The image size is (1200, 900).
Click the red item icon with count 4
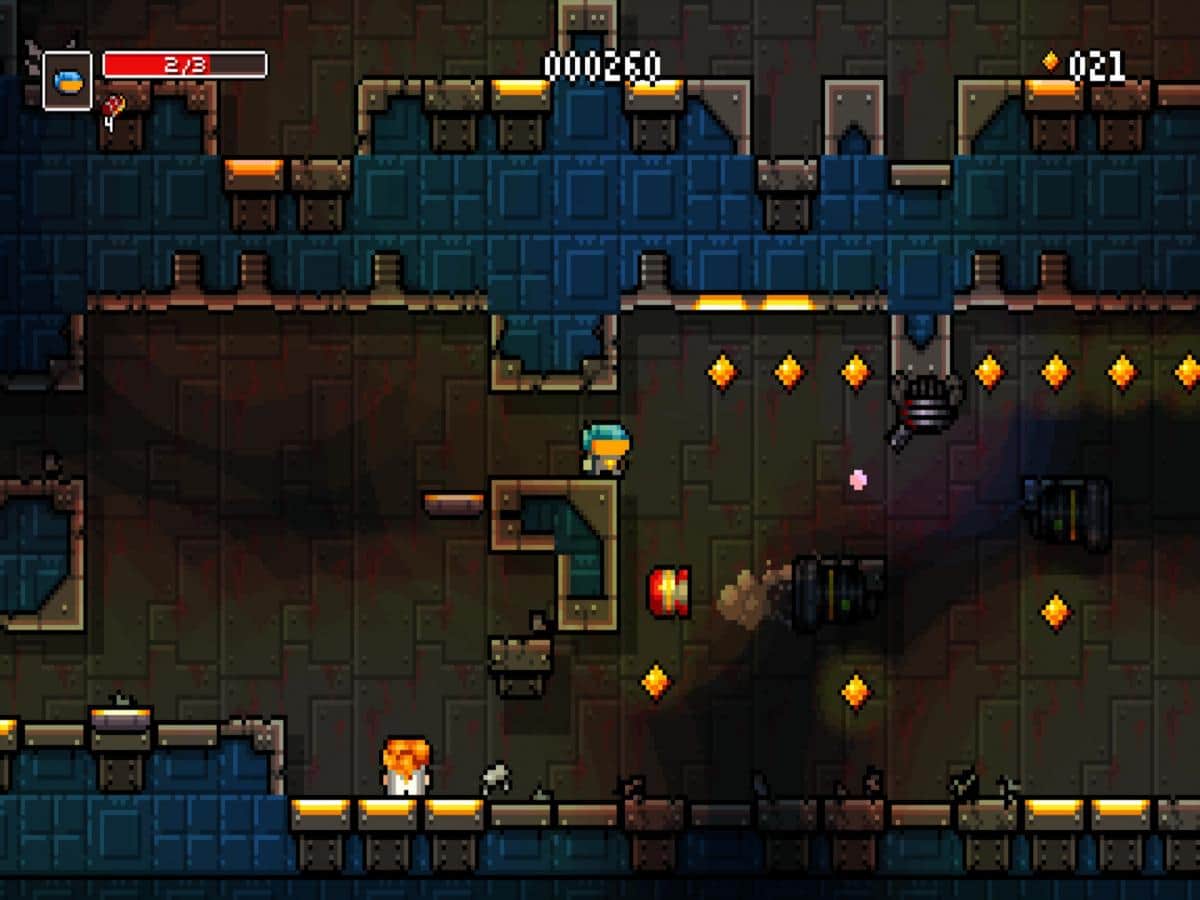115,104
